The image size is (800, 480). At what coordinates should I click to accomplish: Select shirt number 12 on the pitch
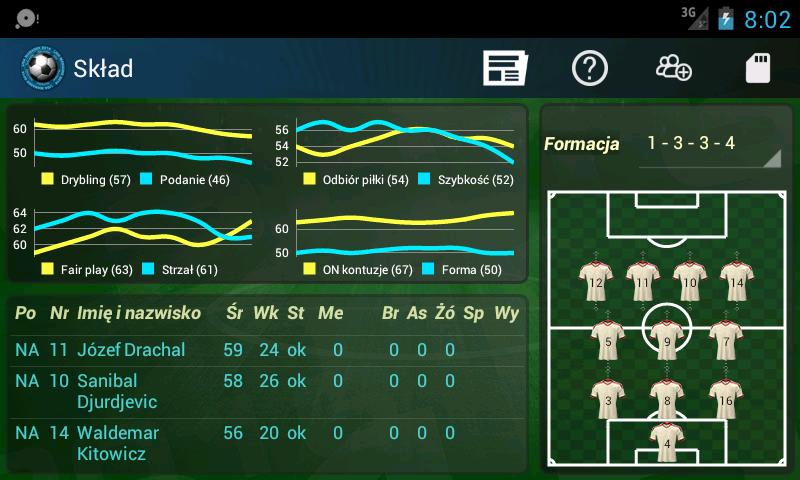596,281
